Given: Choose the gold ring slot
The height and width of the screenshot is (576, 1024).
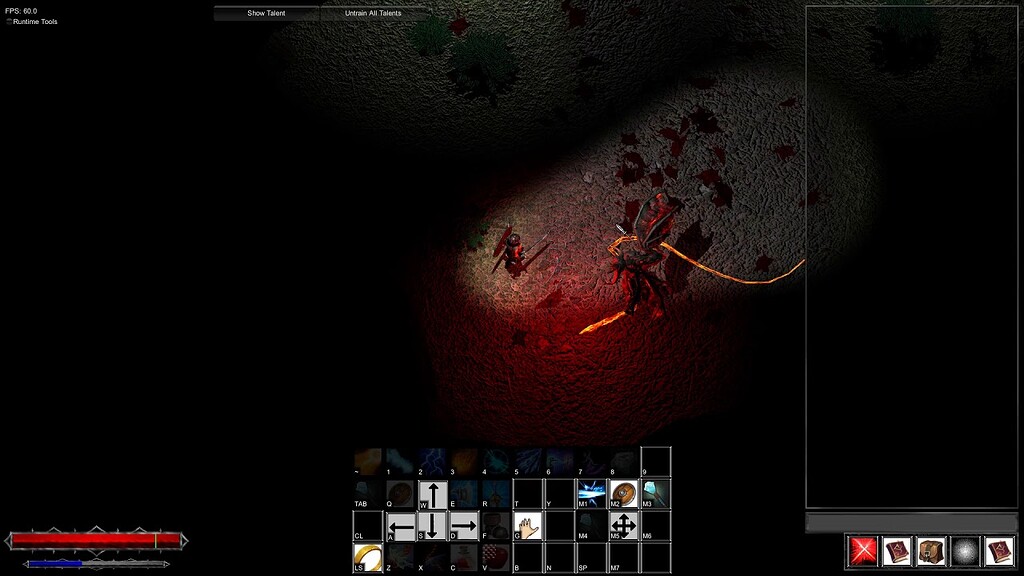Looking at the screenshot, I should pyautogui.click(x=367, y=557).
